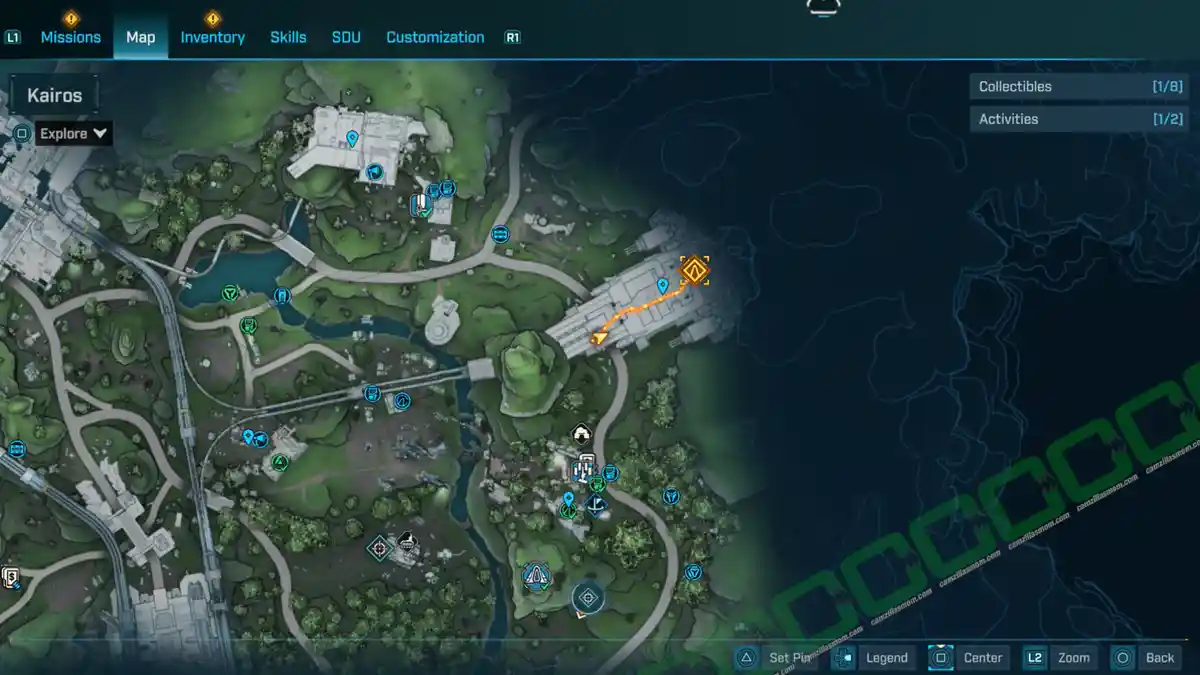Go to the SDU tab
The height and width of the screenshot is (675, 1200).
tap(346, 37)
